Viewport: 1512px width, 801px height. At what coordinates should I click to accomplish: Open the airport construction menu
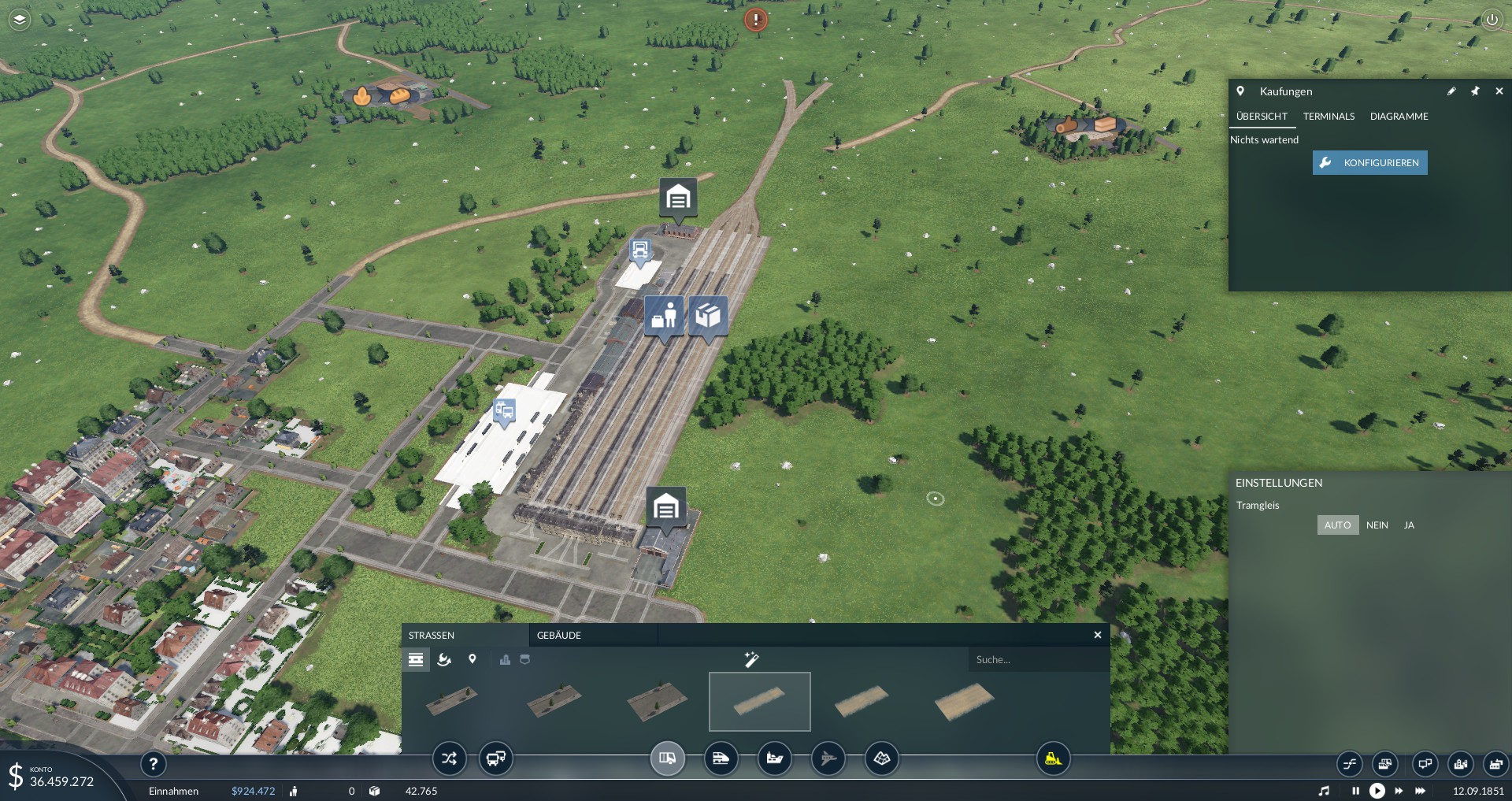point(828,758)
